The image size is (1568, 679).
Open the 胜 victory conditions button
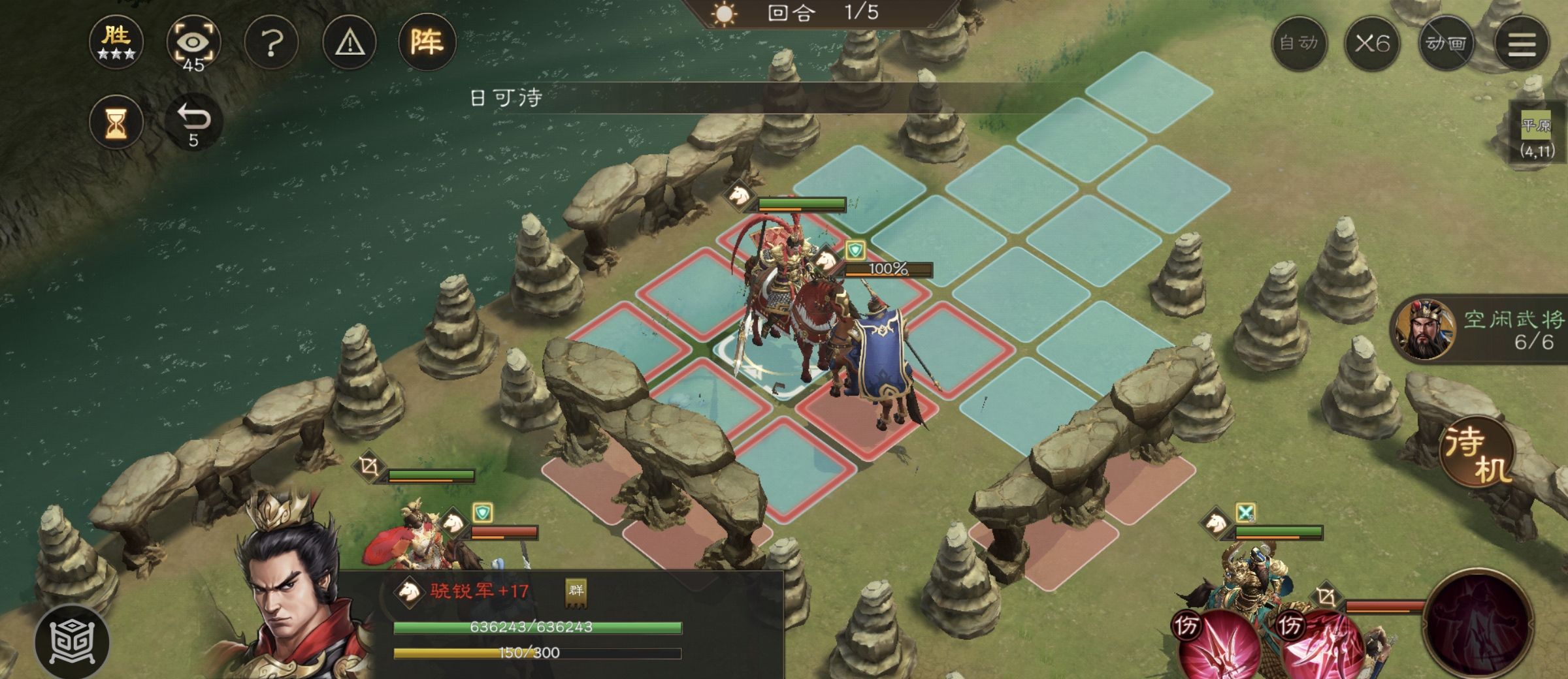tap(116, 42)
